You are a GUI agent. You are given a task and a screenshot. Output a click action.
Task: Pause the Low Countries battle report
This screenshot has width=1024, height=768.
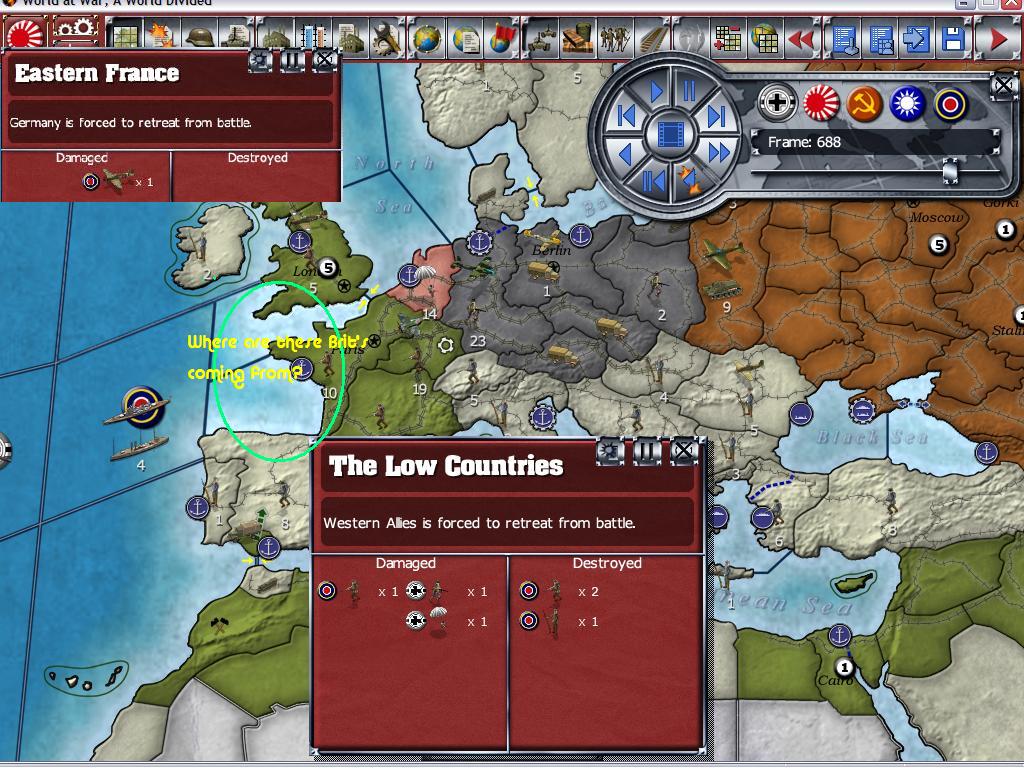point(647,452)
